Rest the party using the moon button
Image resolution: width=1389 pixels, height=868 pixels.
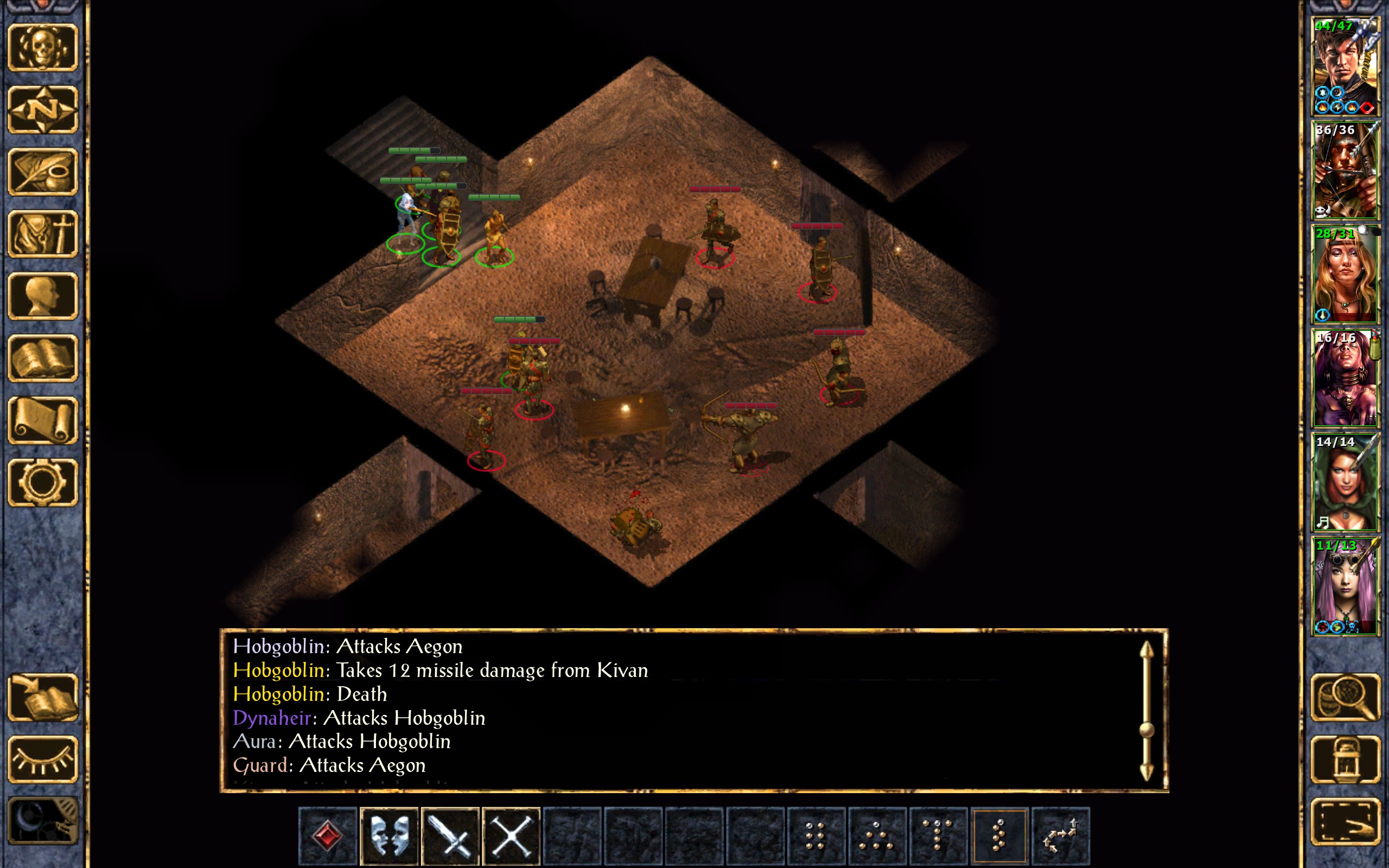click(43, 821)
